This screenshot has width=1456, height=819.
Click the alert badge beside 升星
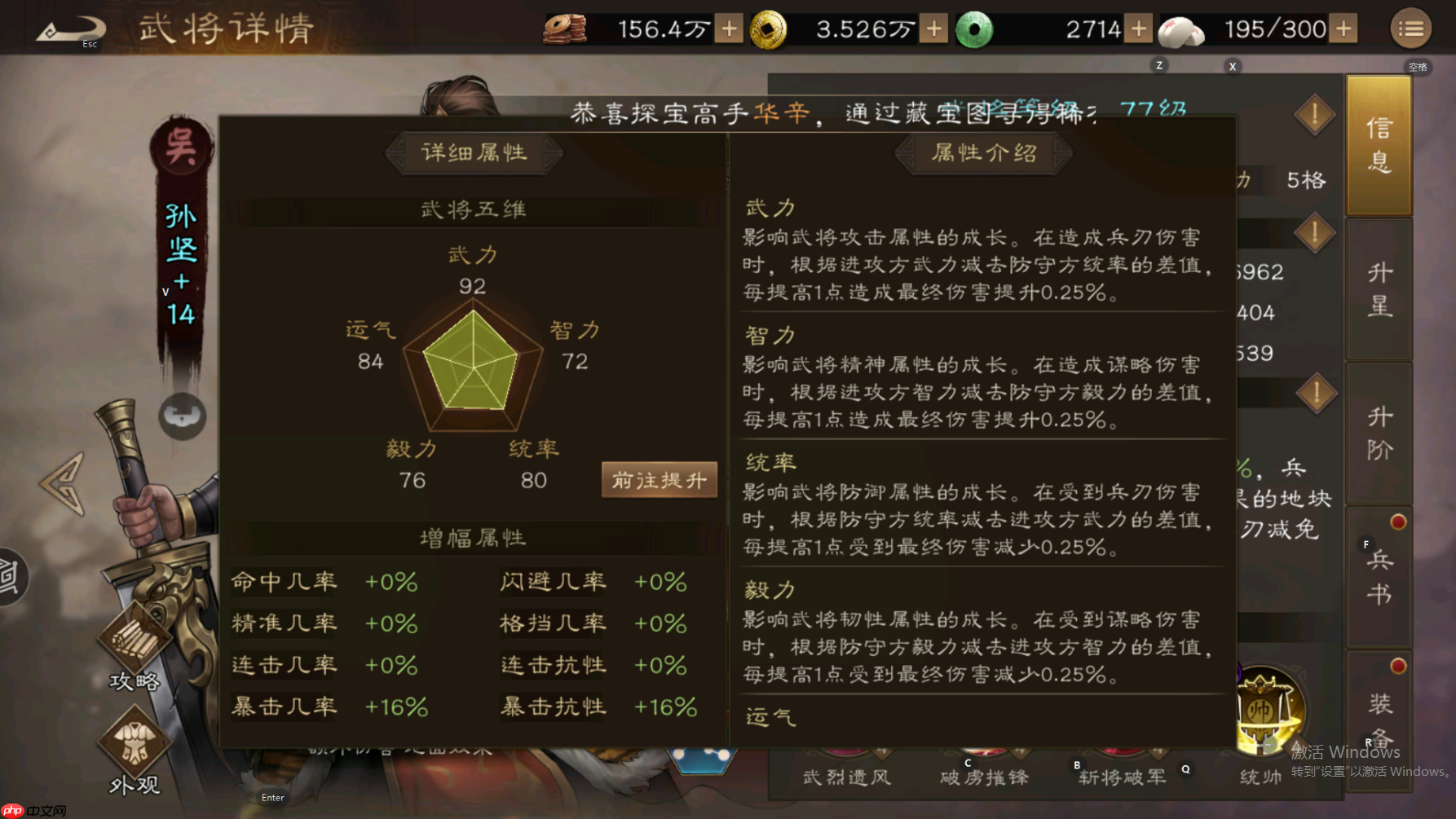[x=1315, y=233]
